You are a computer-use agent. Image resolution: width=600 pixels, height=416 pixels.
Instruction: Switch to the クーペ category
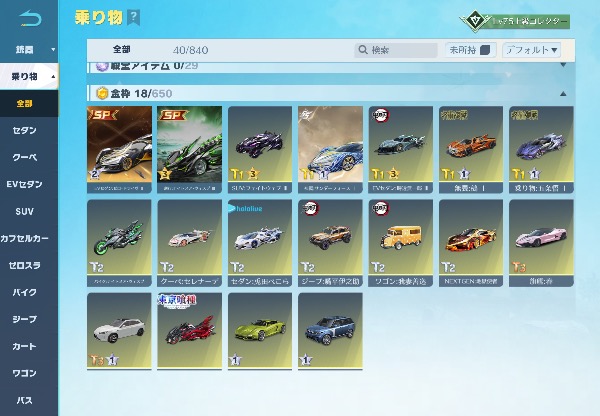click(25, 158)
